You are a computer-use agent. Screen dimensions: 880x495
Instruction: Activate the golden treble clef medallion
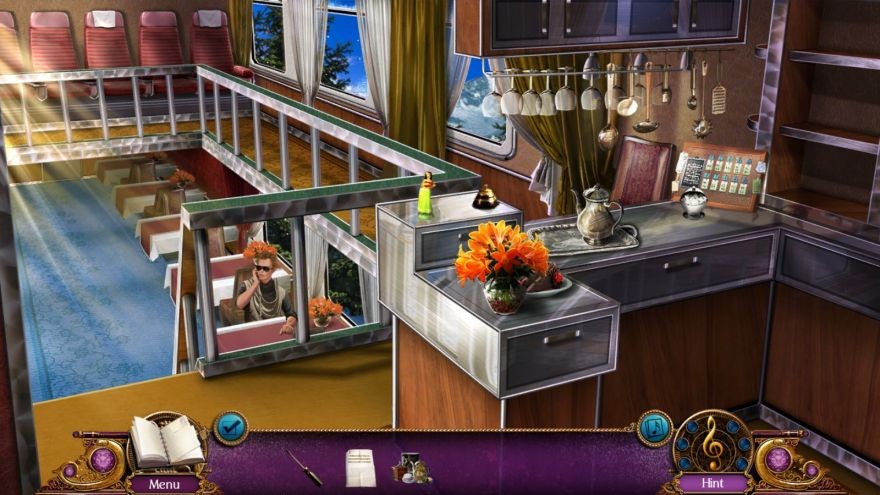(x=712, y=438)
